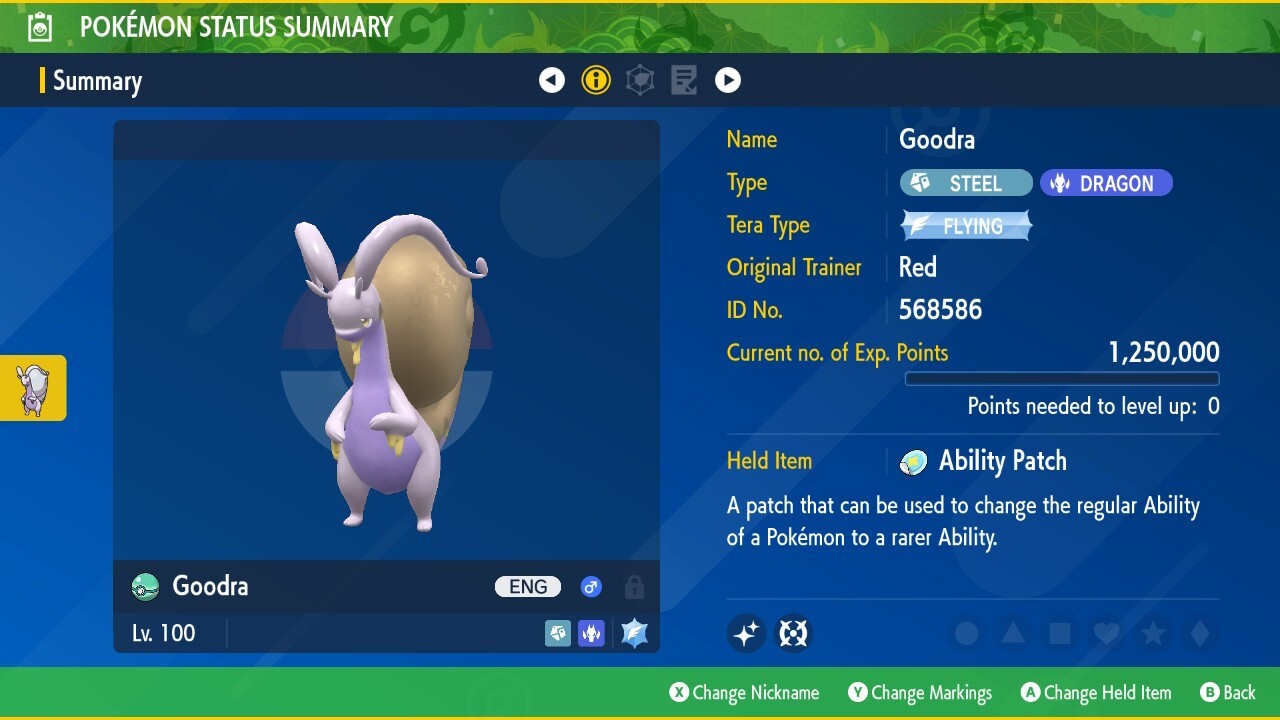Click the circular mark icon beside sparkle
Viewport: 1280px width, 720px height.
click(x=793, y=633)
